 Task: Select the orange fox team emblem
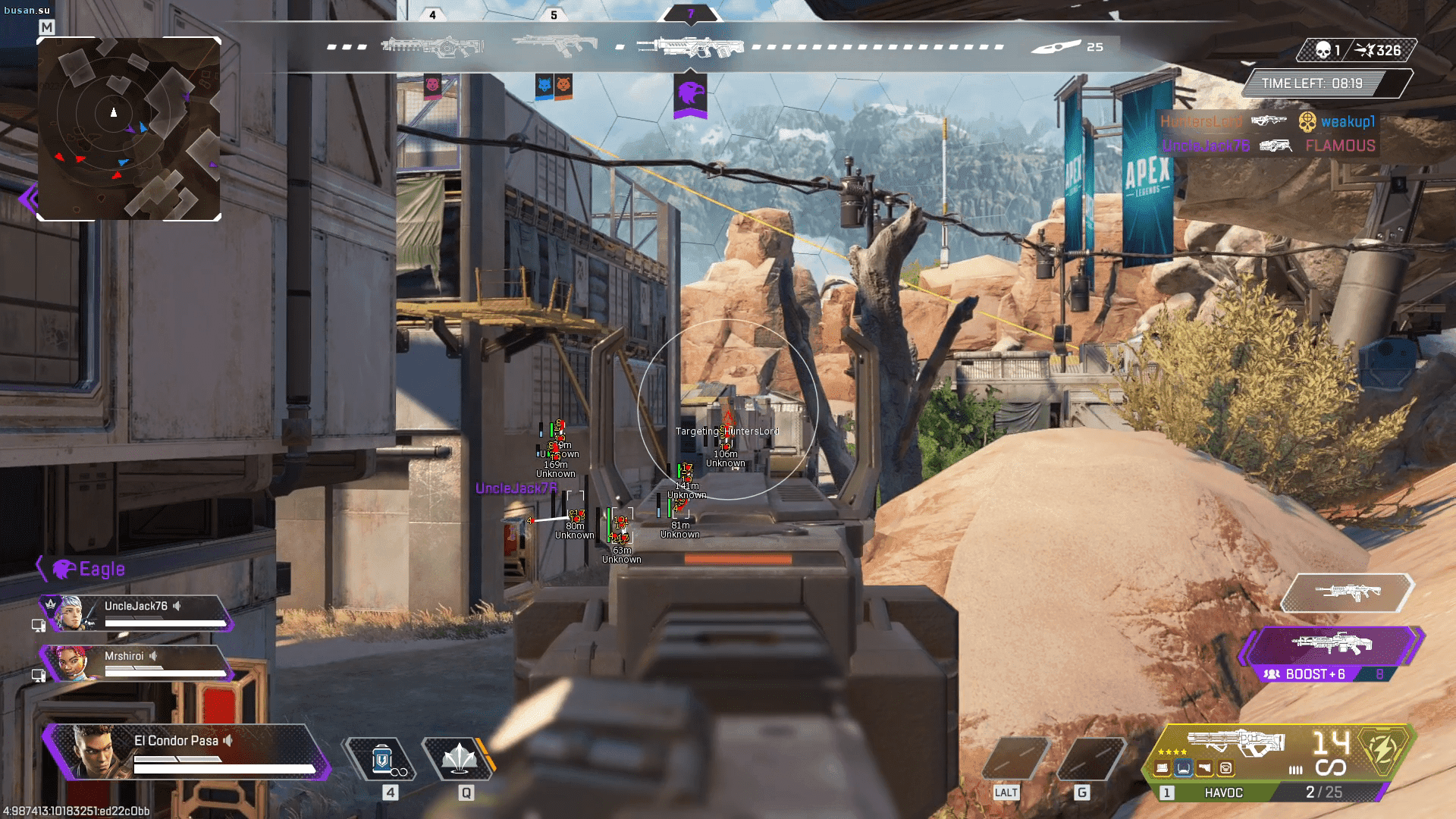563,85
